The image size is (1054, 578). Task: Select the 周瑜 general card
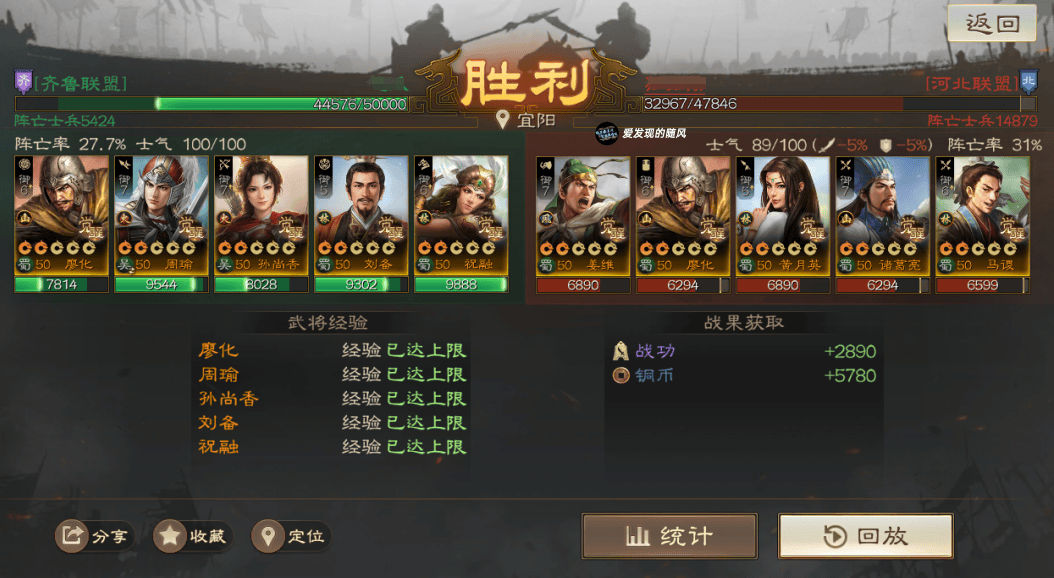pos(161,215)
